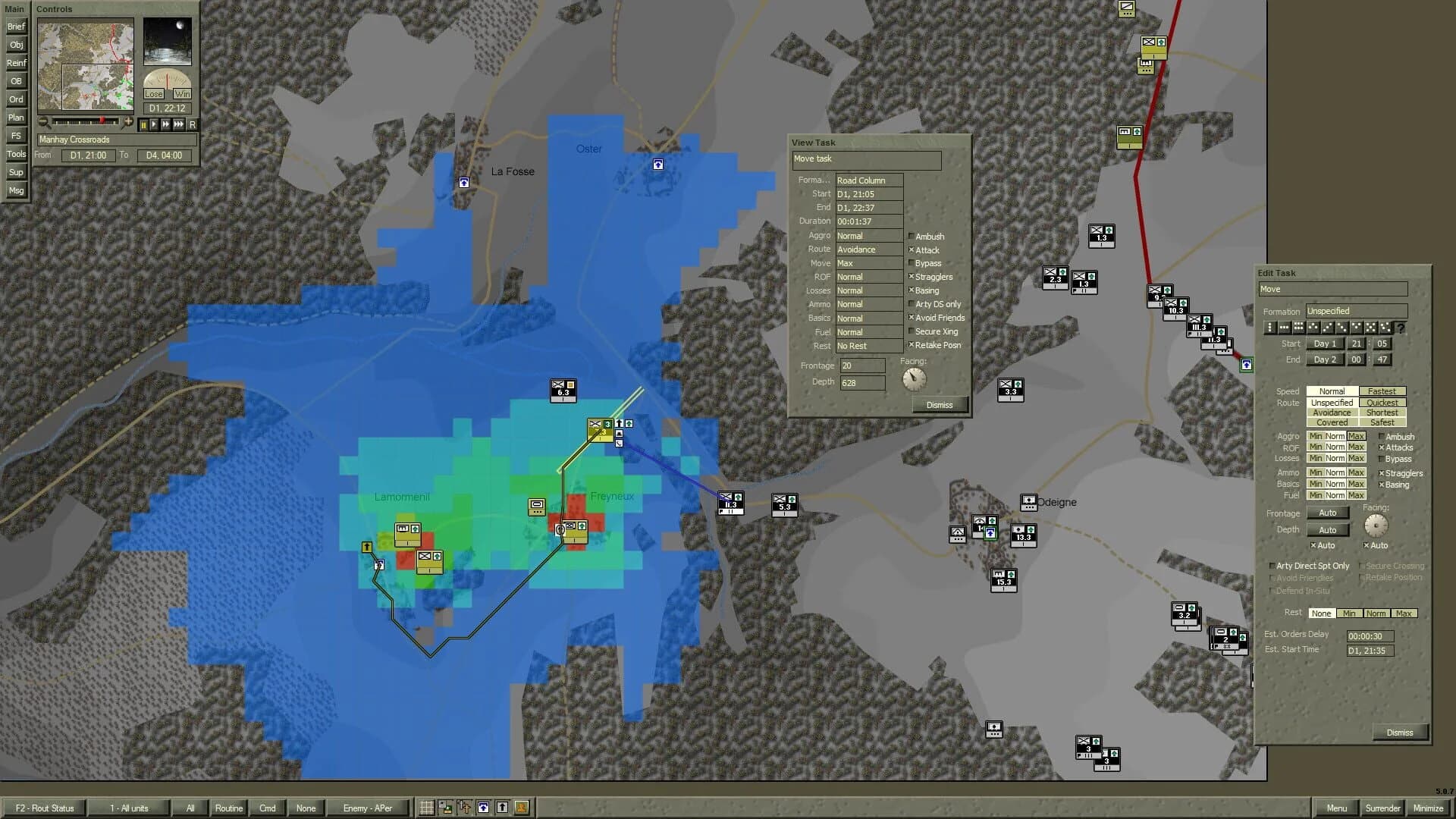Open the Enemy - APer dropdown
This screenshot has height=819, width=1456.
pyautogui.click(x=369, y=808)
